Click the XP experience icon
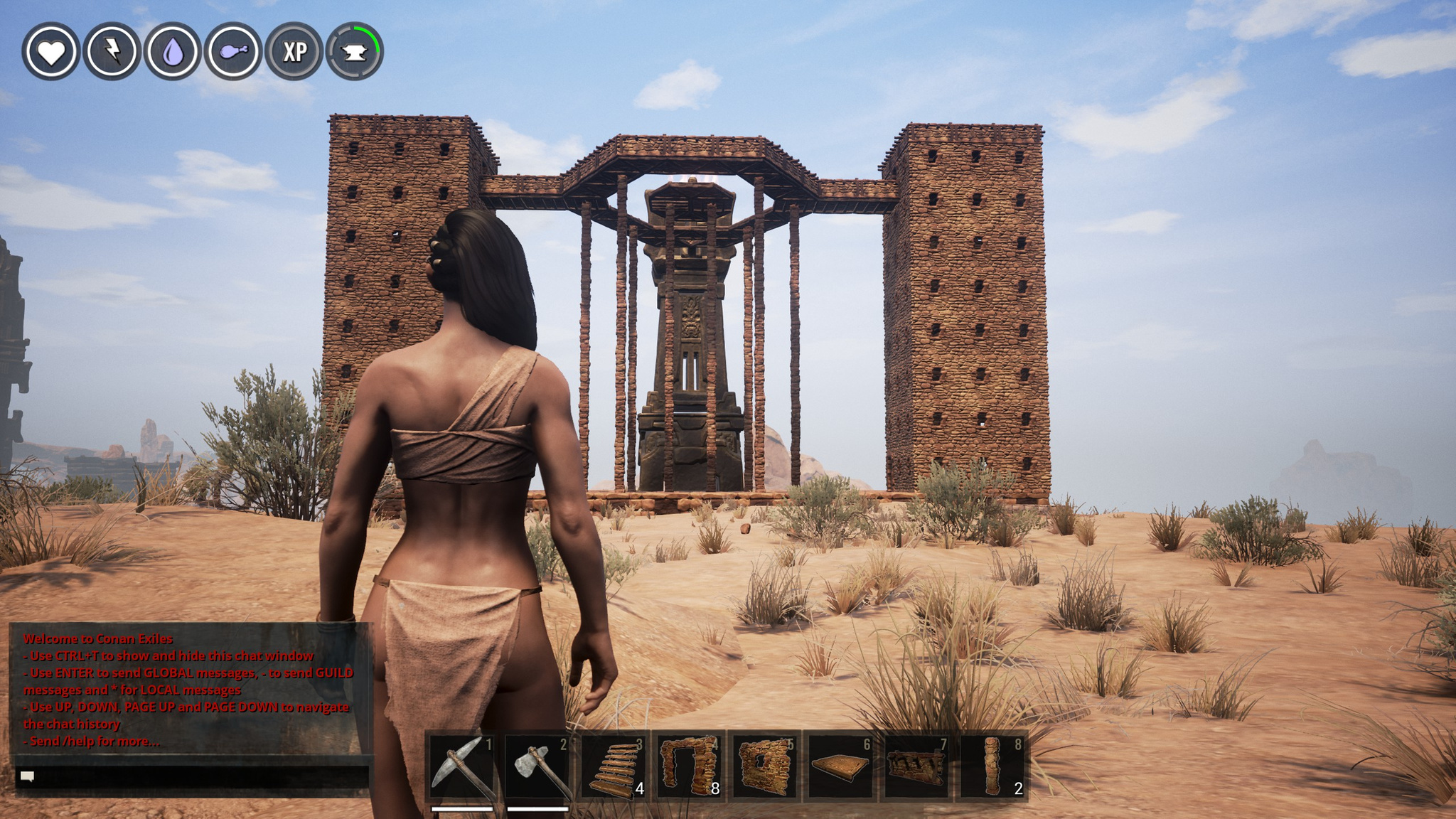 (294, 51)
